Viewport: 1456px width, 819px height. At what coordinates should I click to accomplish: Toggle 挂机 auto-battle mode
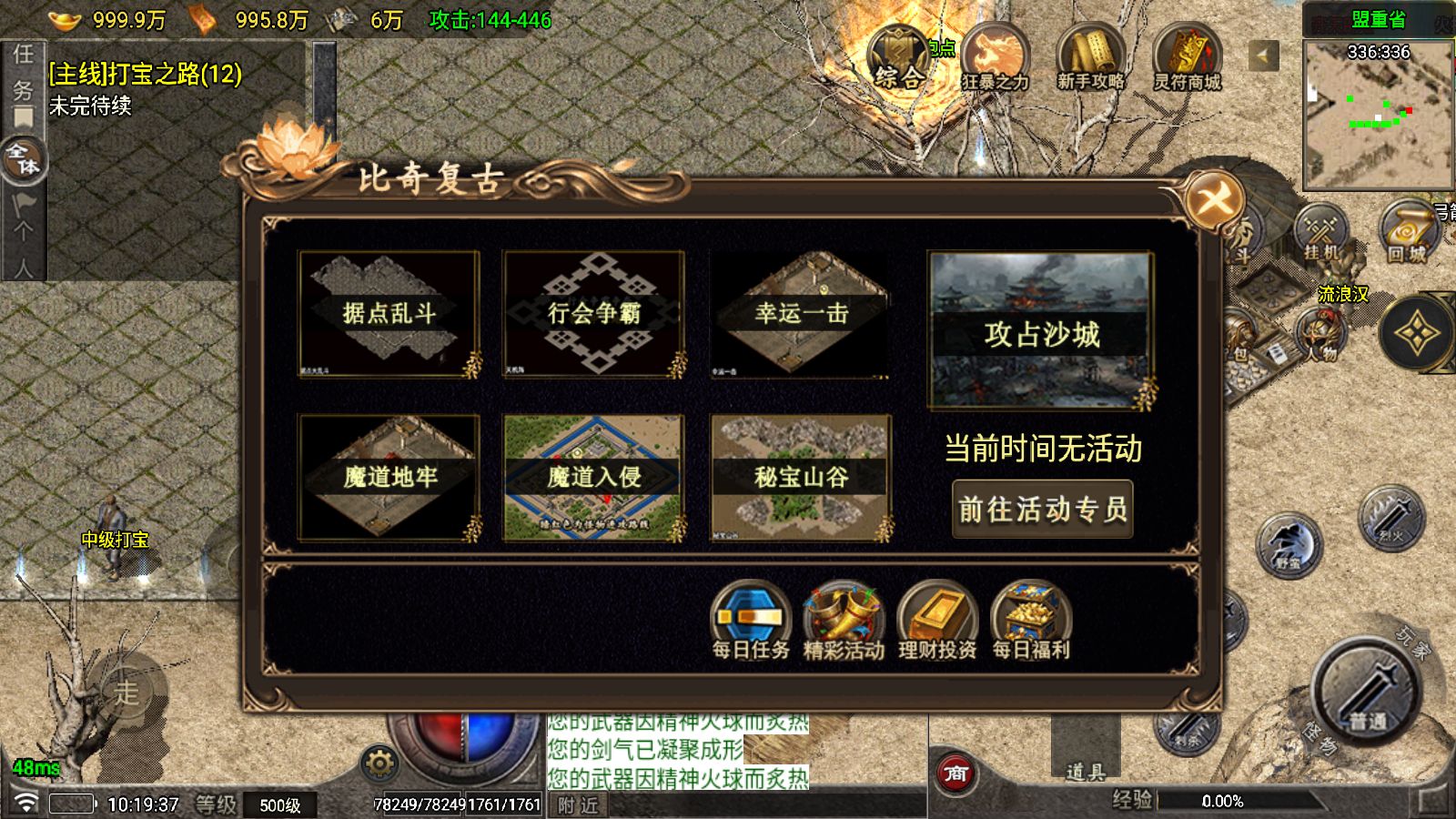tap(1320, 235)
